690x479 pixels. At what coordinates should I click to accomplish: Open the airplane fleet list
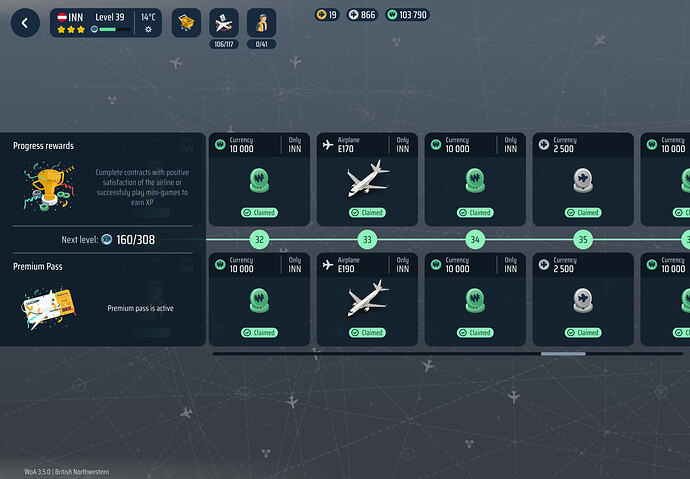[224, 23]
